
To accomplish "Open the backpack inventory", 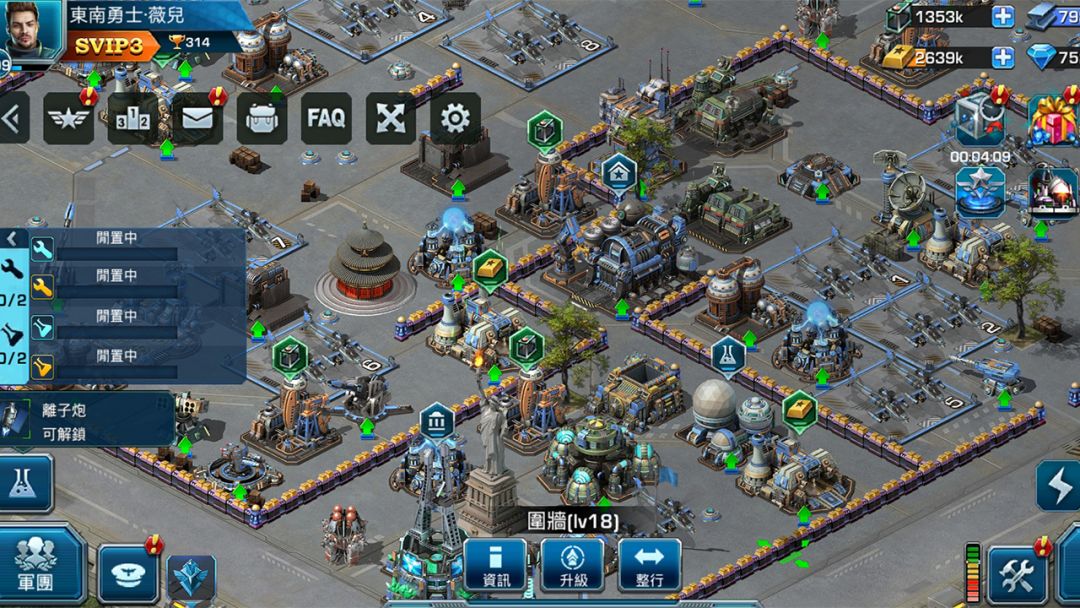I will 262,119.
